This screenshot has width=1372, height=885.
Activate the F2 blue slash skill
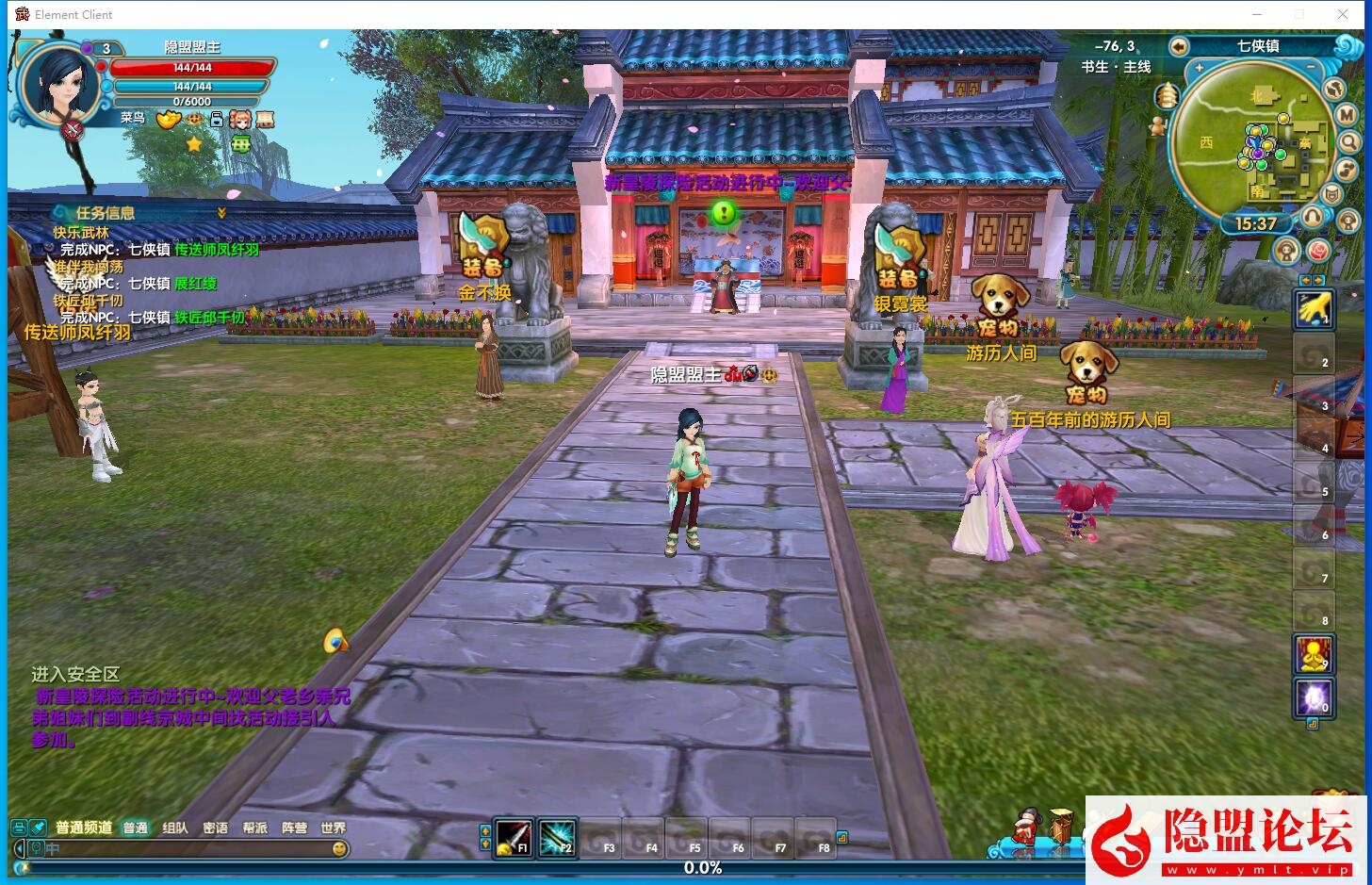click(557, 838)
